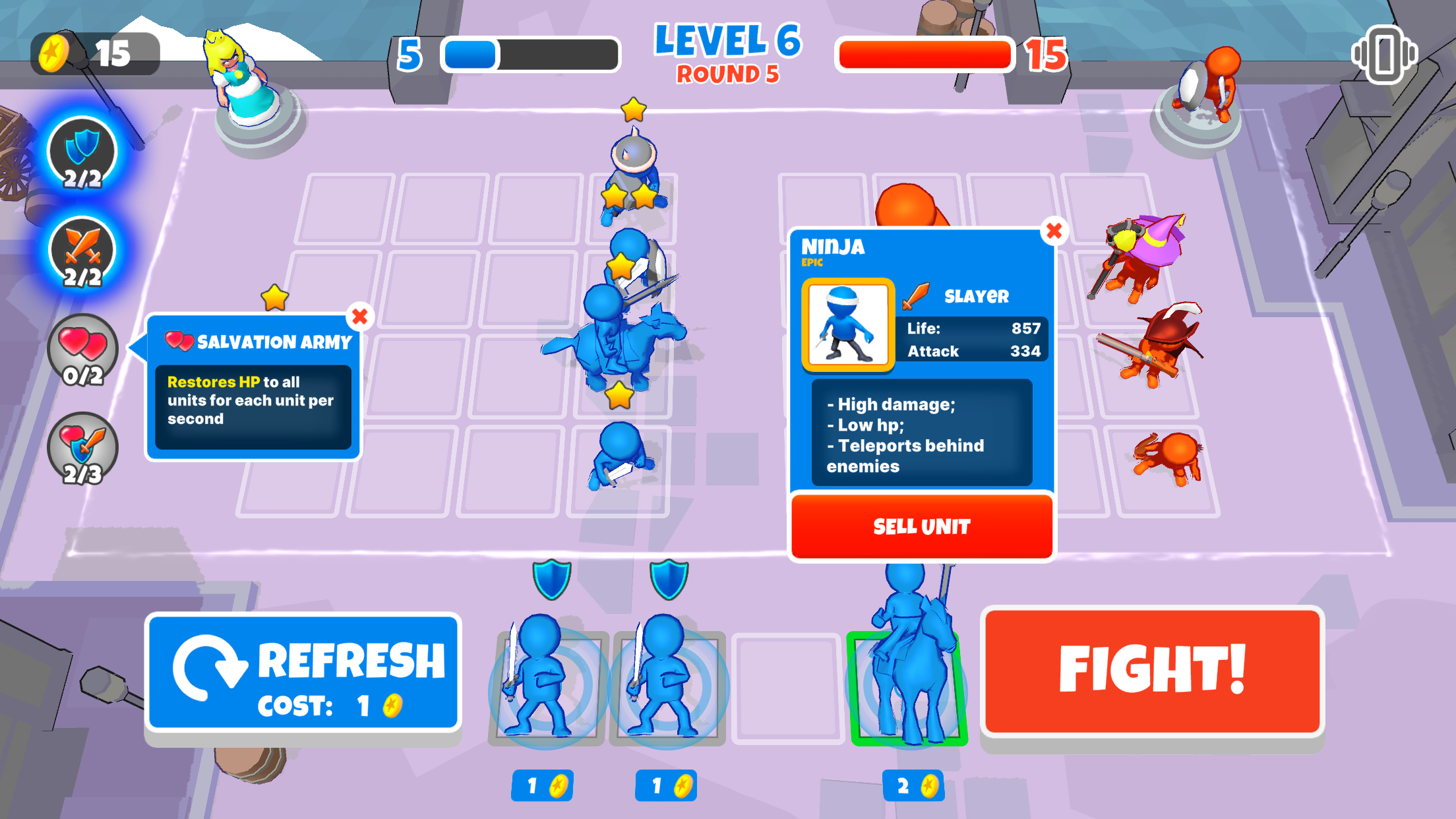Dismiss the Salvation Army tooltip via its X

click(x=359, y=317)
